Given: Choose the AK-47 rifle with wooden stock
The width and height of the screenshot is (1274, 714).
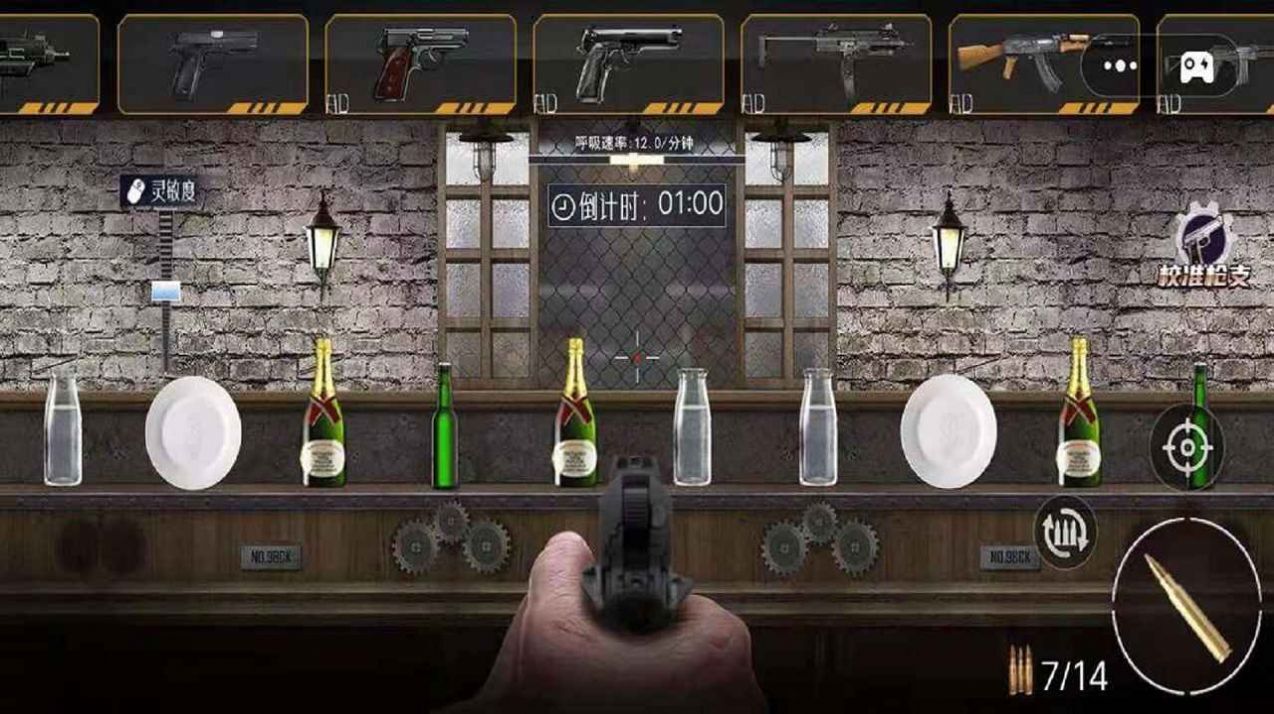Looking at the screenshot, I should pyautogui.click(x=1030, y=62).
